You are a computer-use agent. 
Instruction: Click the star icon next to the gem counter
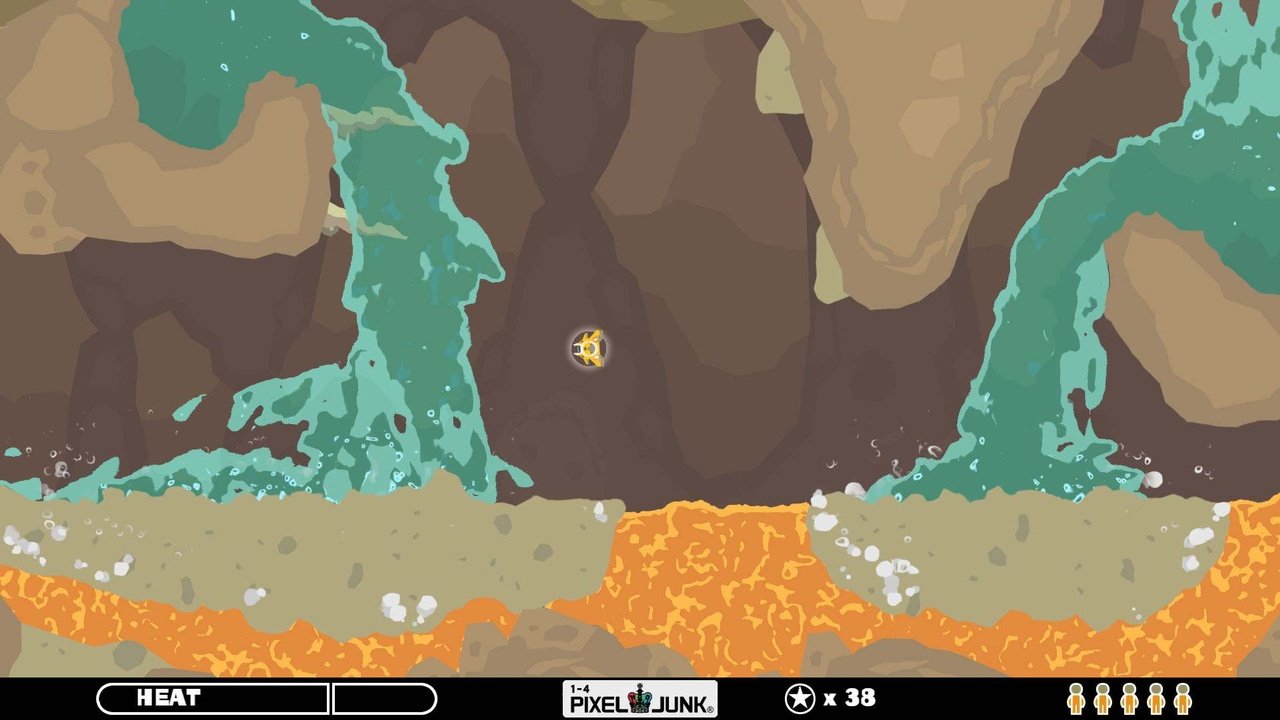point(799,697)
